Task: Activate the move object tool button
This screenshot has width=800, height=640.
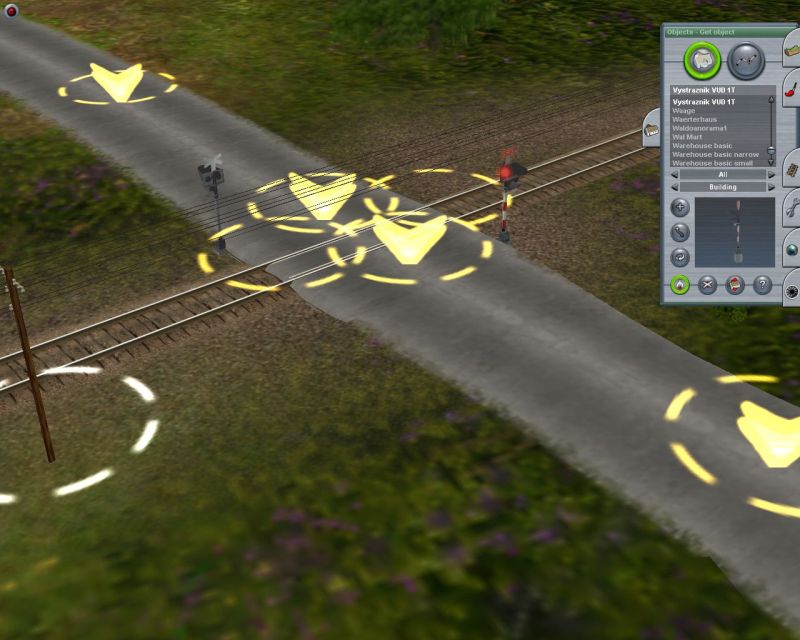Action: (680, 233)
